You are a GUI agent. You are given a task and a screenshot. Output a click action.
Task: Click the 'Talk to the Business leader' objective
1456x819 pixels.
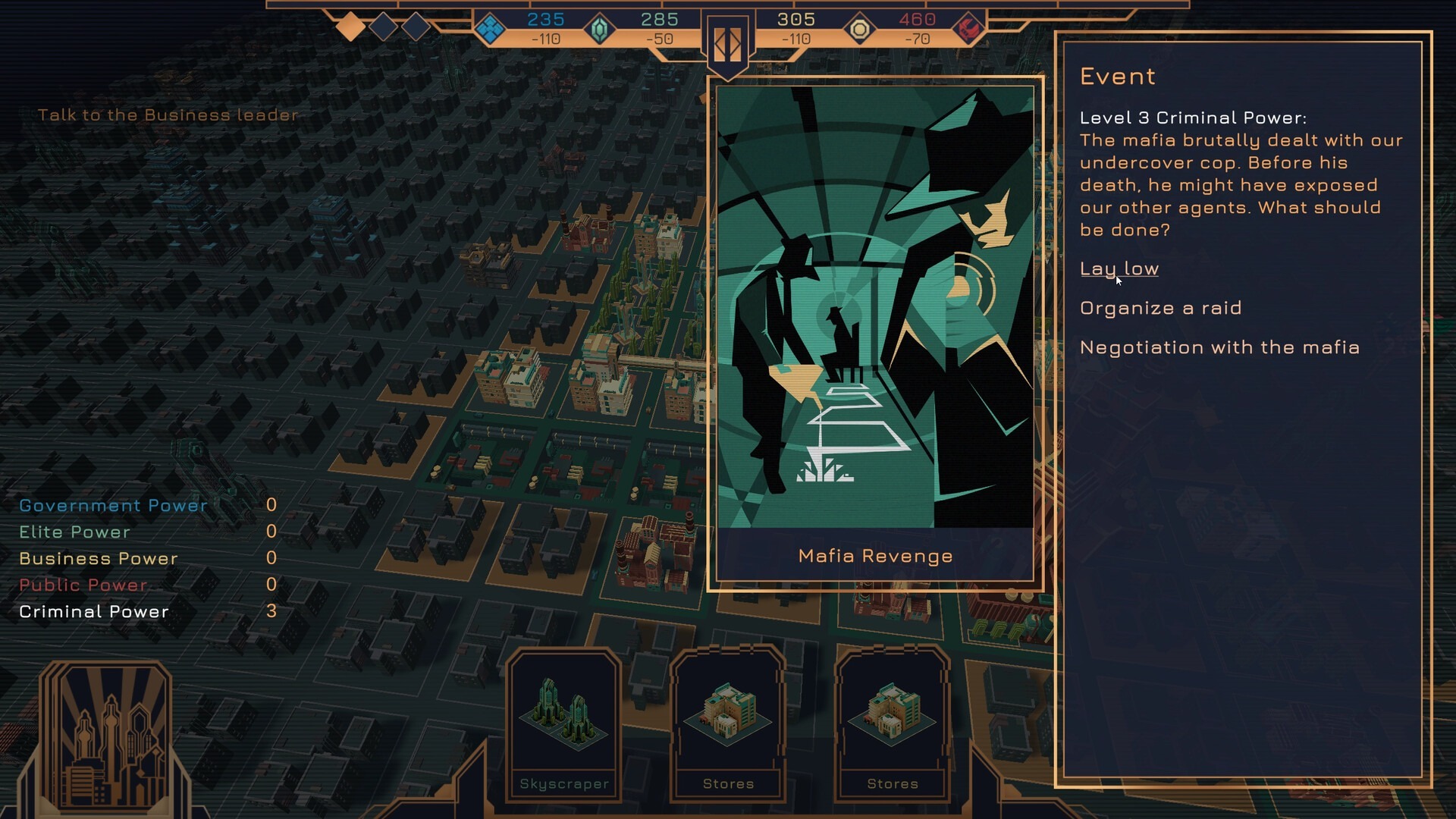[x=168, y=115]
